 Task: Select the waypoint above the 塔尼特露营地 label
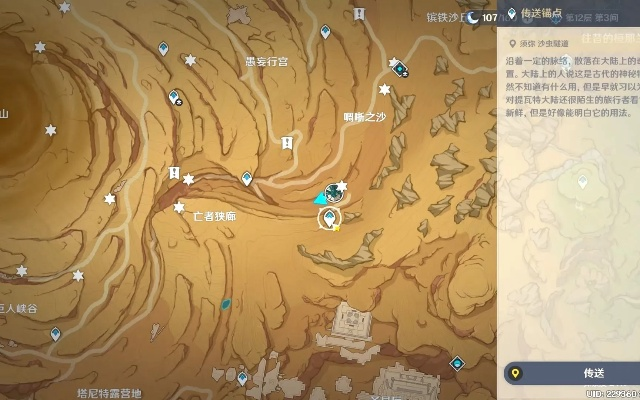click(242, 378)
